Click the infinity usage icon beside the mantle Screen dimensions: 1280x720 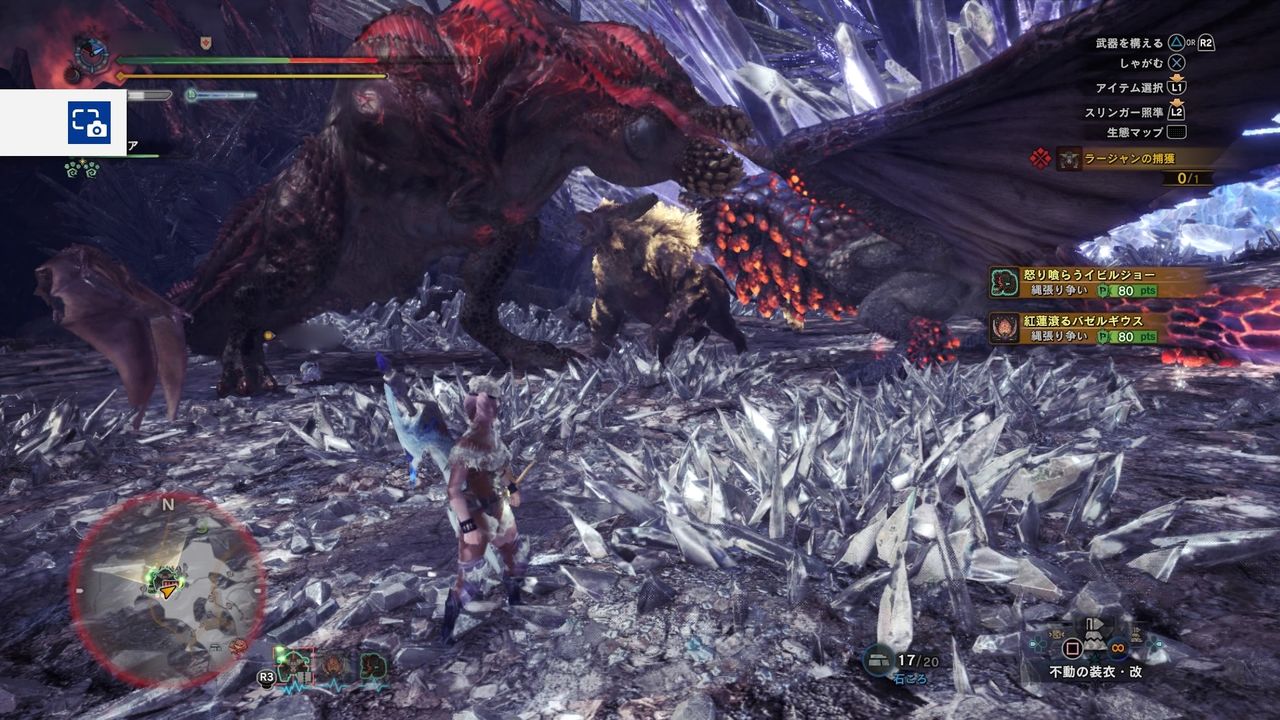point(1118,648)
